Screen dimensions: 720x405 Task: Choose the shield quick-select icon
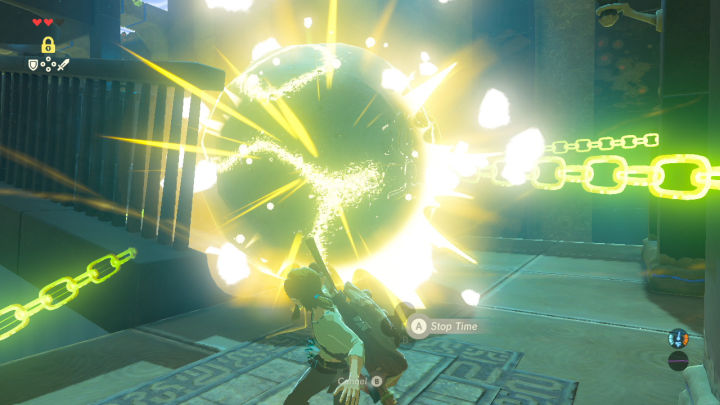(x=33, y=66)
